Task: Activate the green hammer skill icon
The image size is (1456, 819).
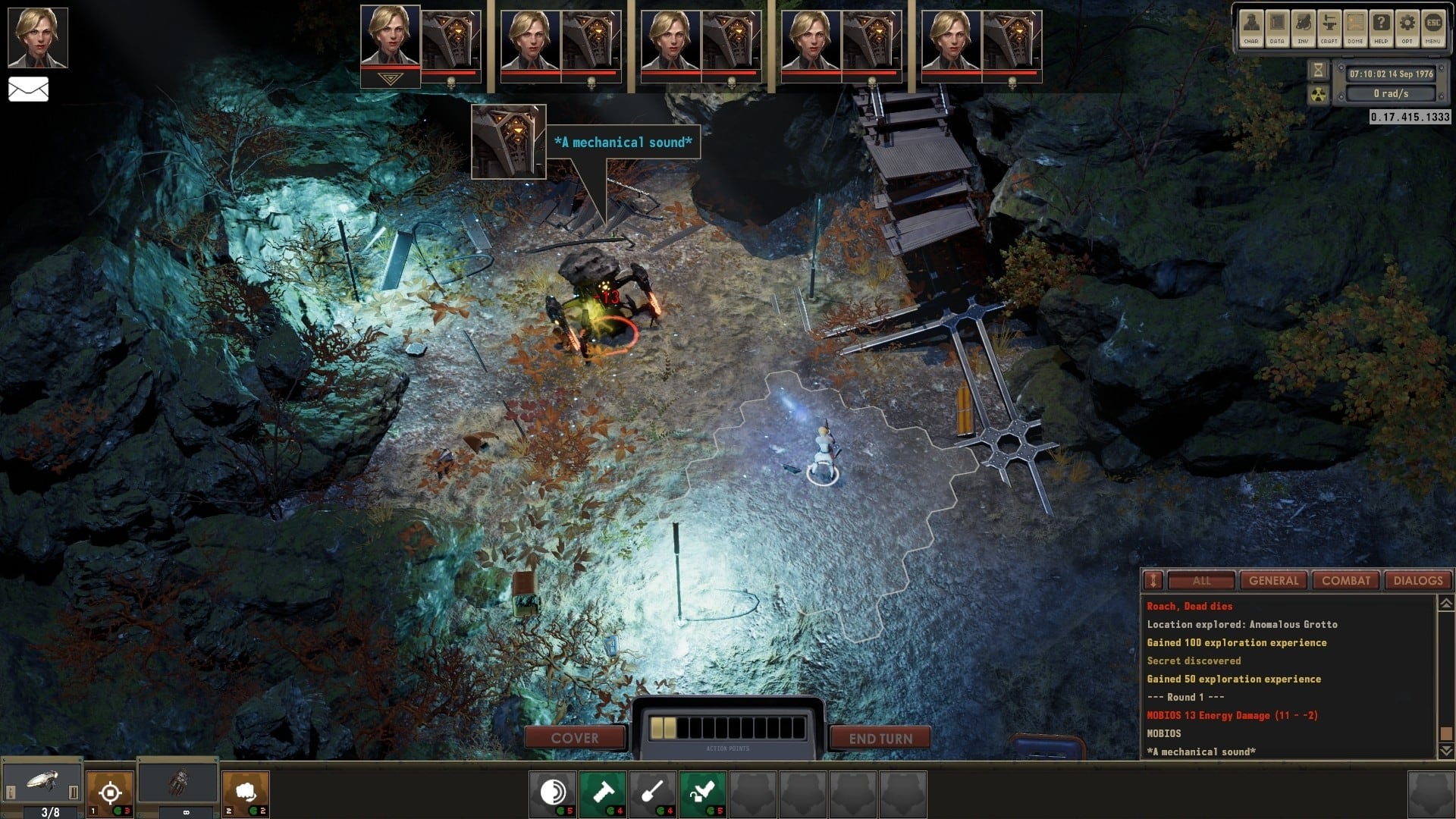Action: (x=603, y=793)
